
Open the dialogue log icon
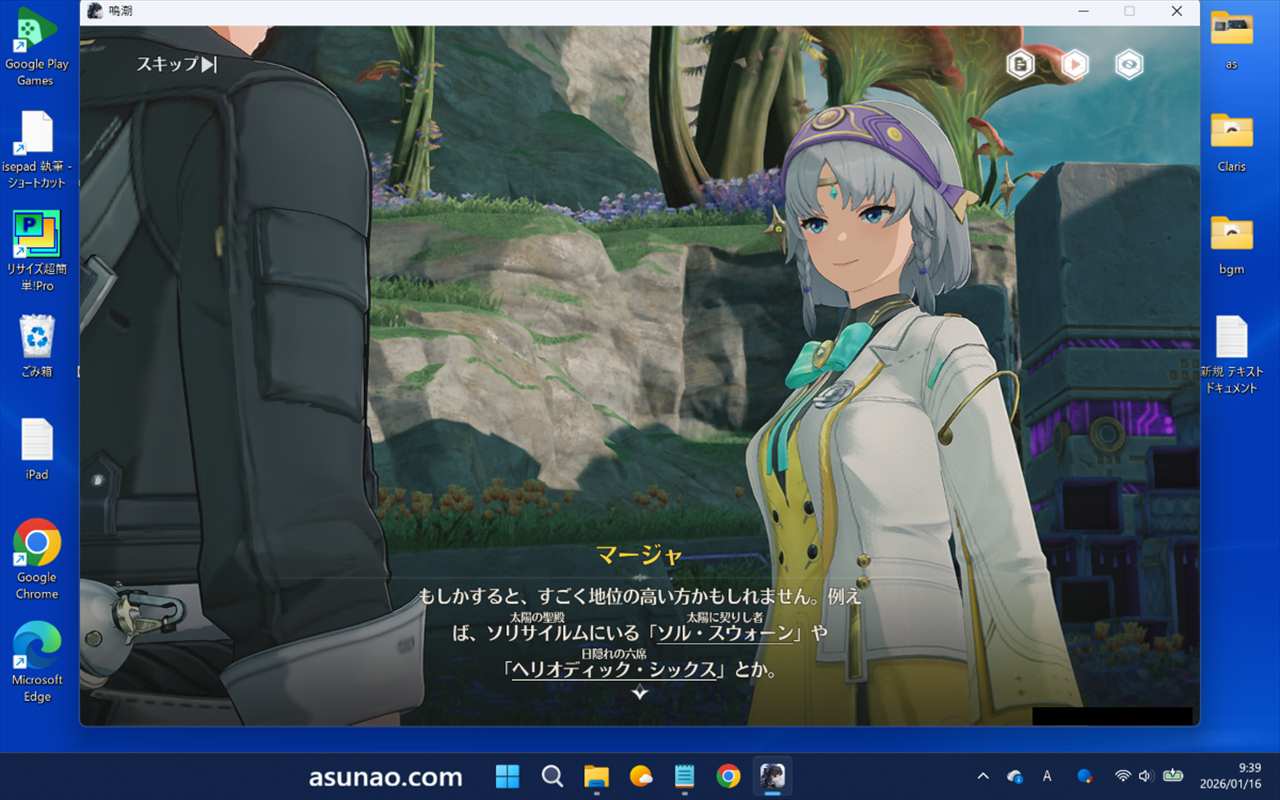(1020, 65)
